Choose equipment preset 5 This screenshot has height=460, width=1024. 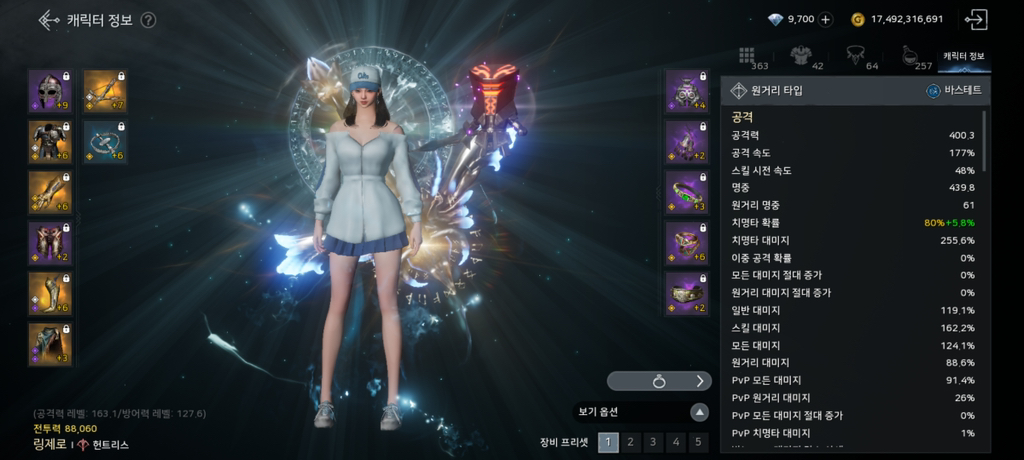[x=699, y=442]
